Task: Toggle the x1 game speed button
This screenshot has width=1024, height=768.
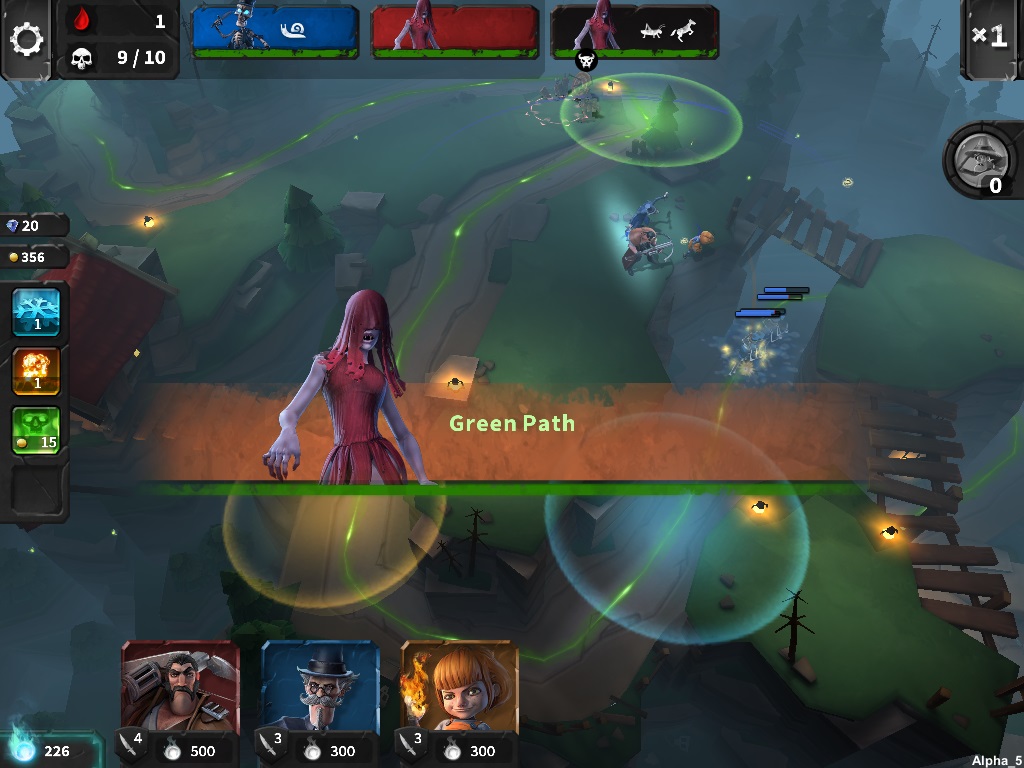Action: 990,37
